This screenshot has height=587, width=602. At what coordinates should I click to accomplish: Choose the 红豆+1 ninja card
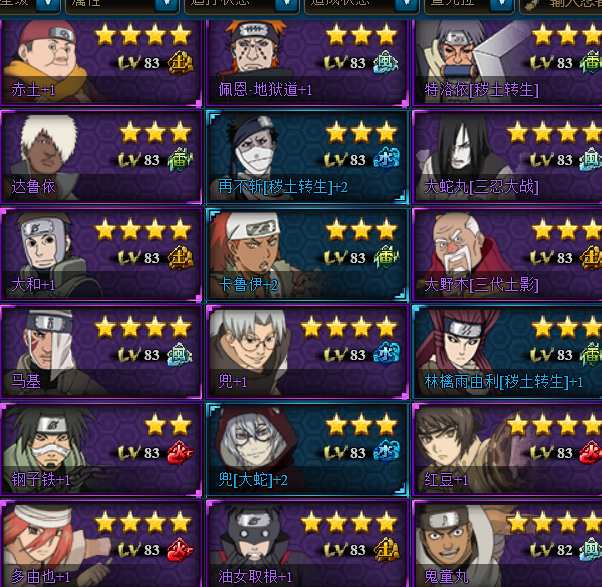pyautogui.click(x=508, y=449)
